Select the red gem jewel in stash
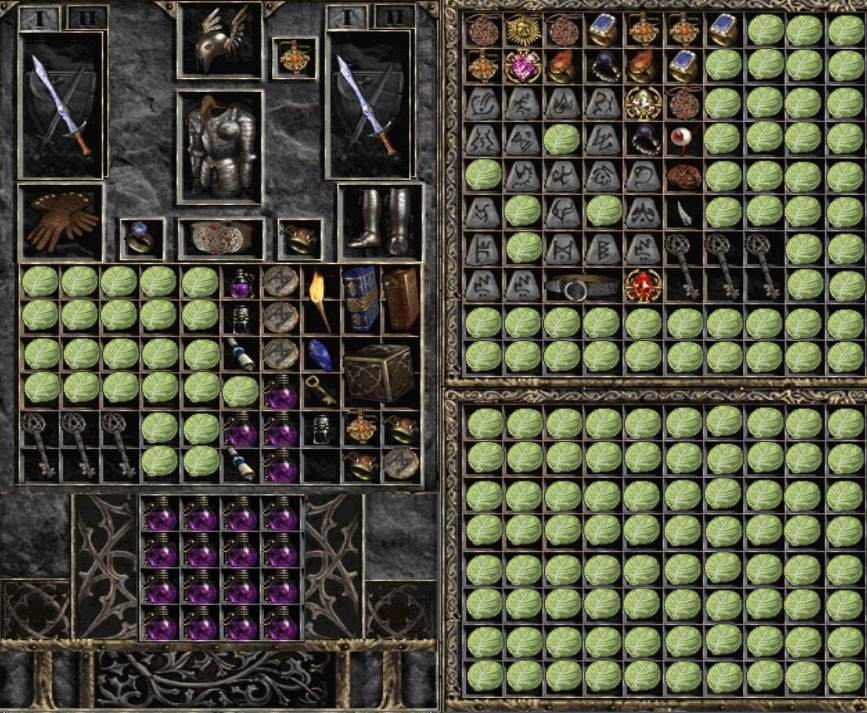 pyautogui.click(x=643, y=286)
